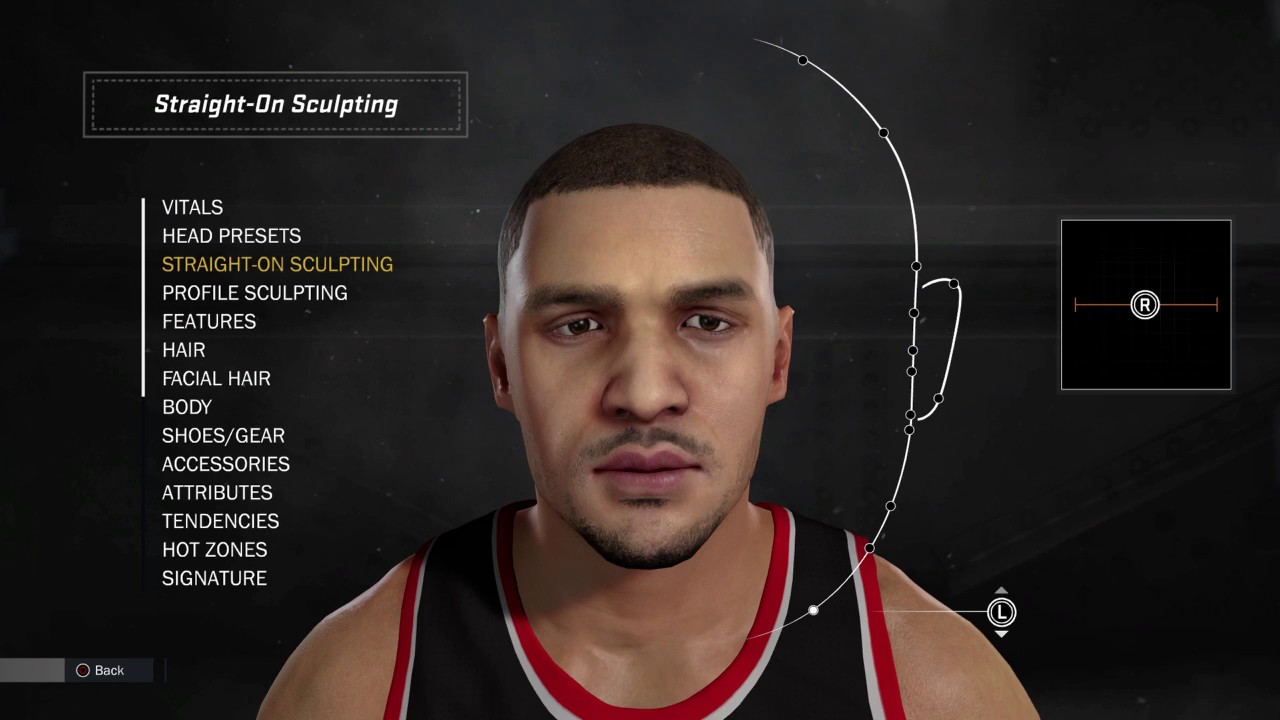This screenshot has width=1280, height=720.
Task: Go to the Body menu entry
Action: [187, 407]
